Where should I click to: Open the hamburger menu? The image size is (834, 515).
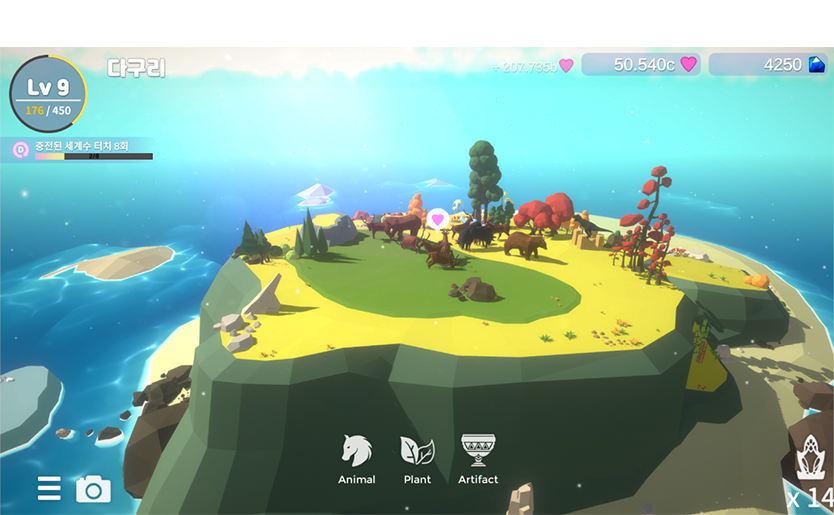[x=49, y=488]
